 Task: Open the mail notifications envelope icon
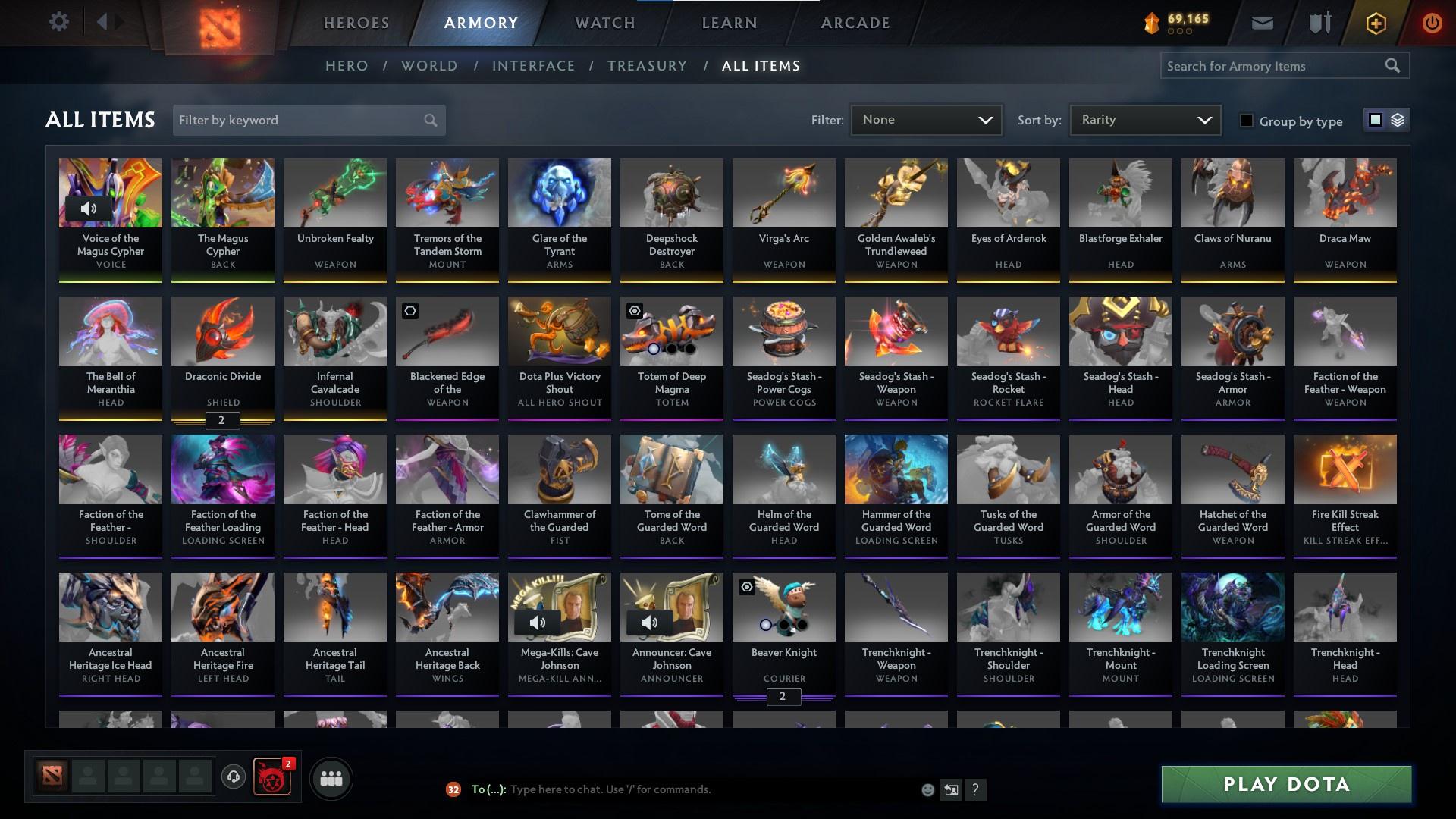(x=1262, y=22)
